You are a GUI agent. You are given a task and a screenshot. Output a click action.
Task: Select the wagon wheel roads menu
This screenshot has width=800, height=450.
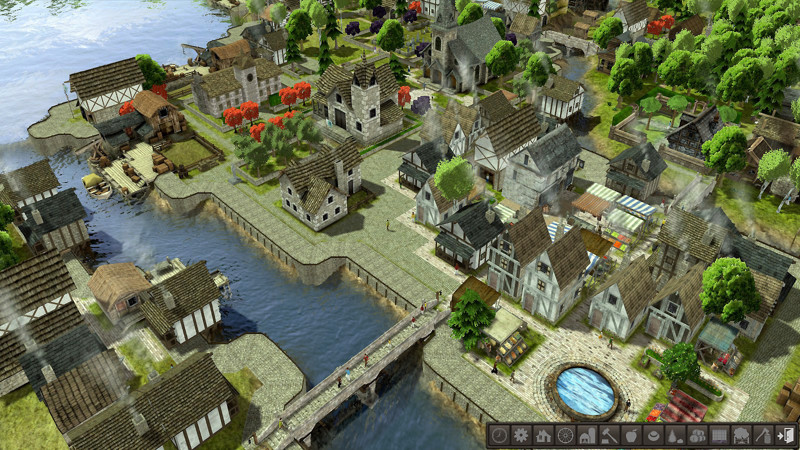[565, 435]
